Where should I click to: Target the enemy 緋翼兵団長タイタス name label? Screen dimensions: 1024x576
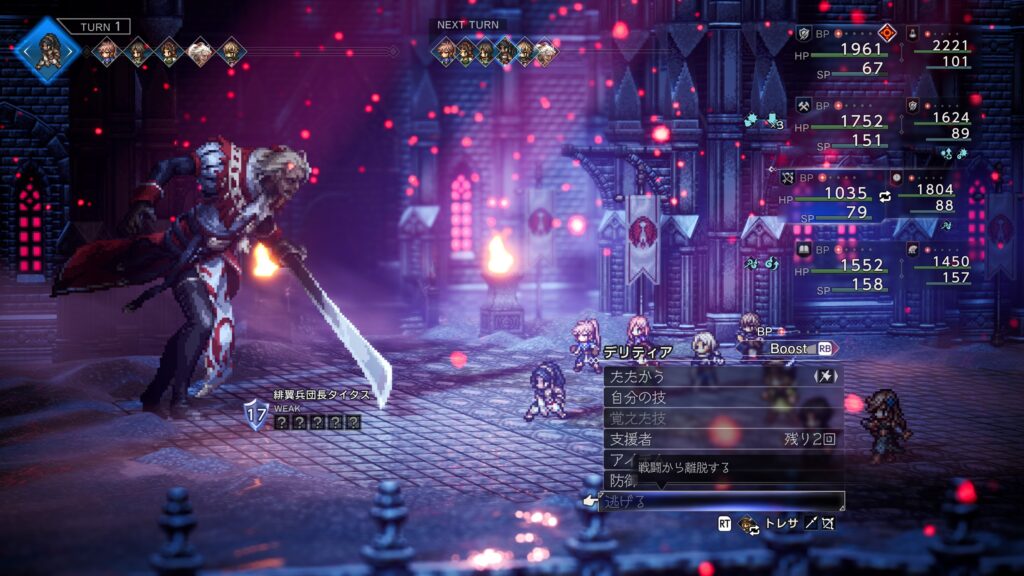(x=322, y=395)
